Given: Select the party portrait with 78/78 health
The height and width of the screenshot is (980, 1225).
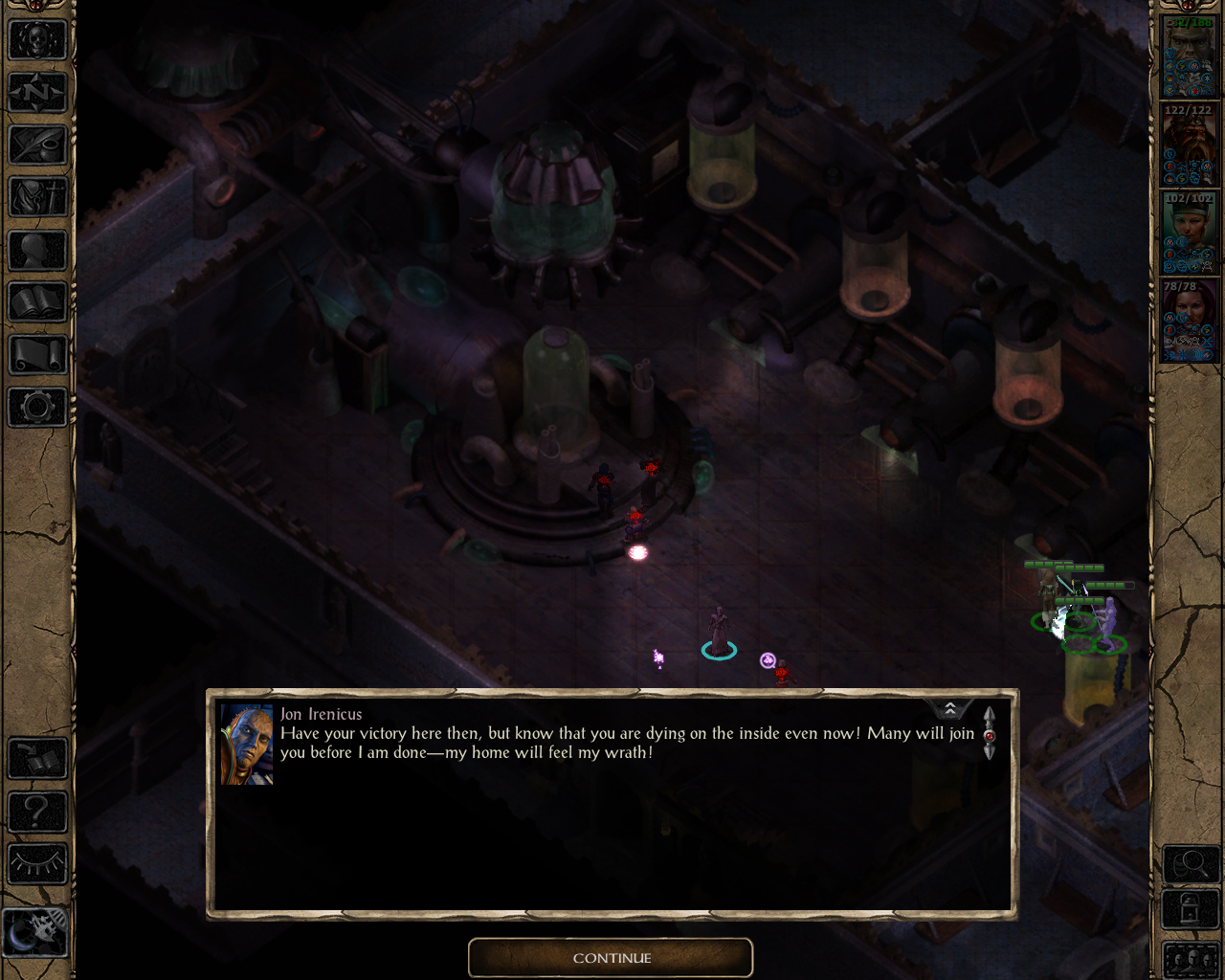Looking at the screenshot, I should click(x=1189, y=321).
